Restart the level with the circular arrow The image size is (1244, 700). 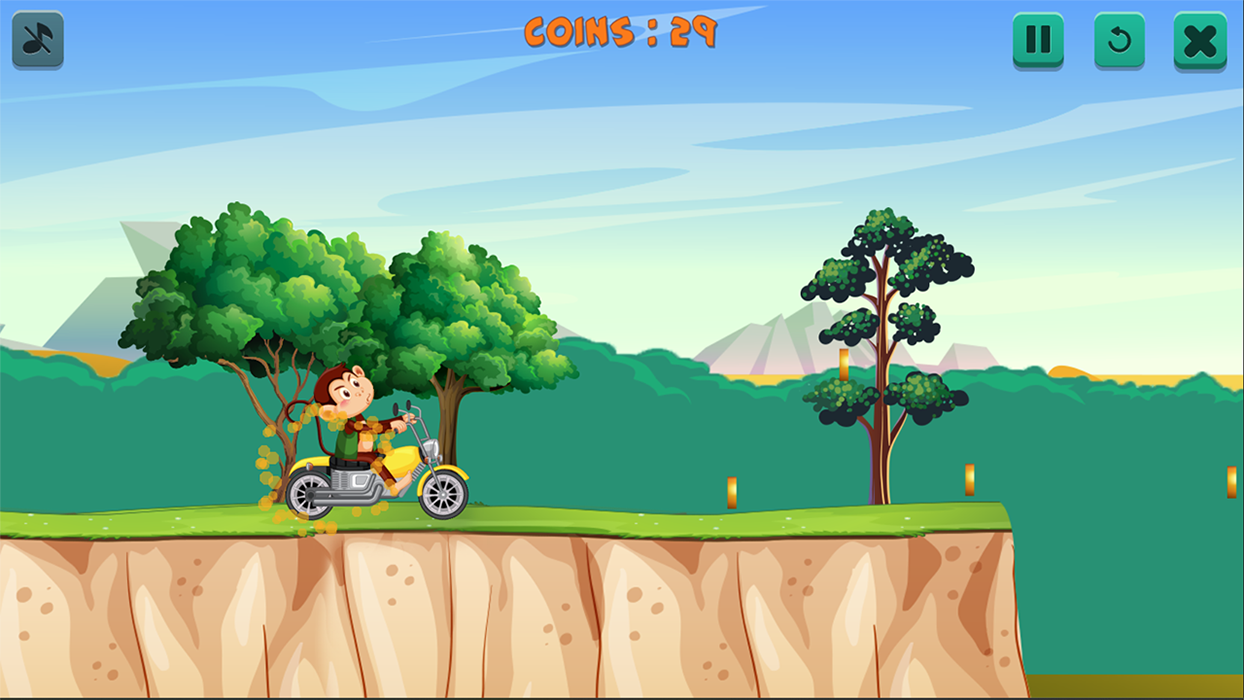click(x=1119, y=40)
